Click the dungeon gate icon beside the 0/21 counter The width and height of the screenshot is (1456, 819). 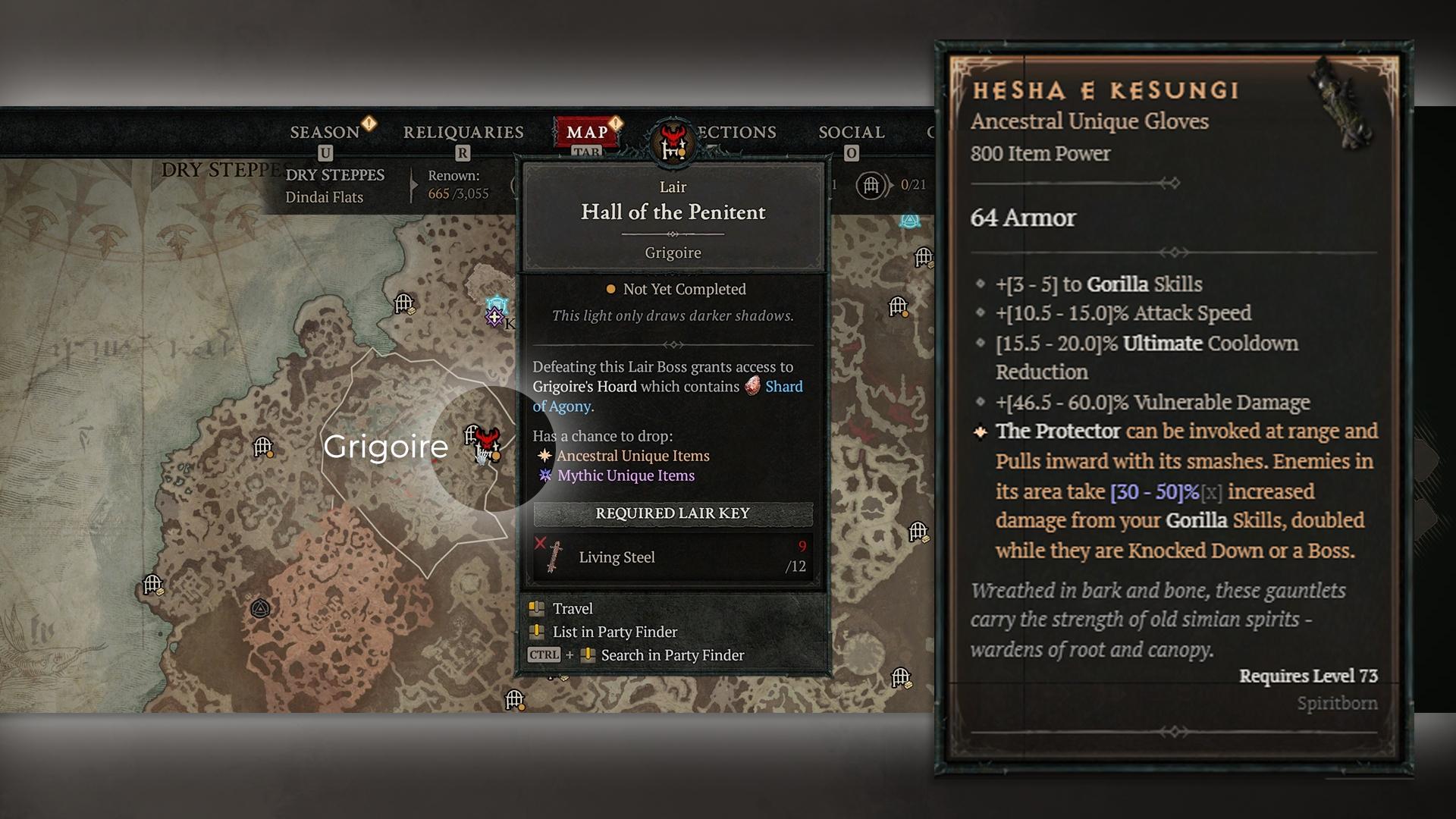coord(870,186)
